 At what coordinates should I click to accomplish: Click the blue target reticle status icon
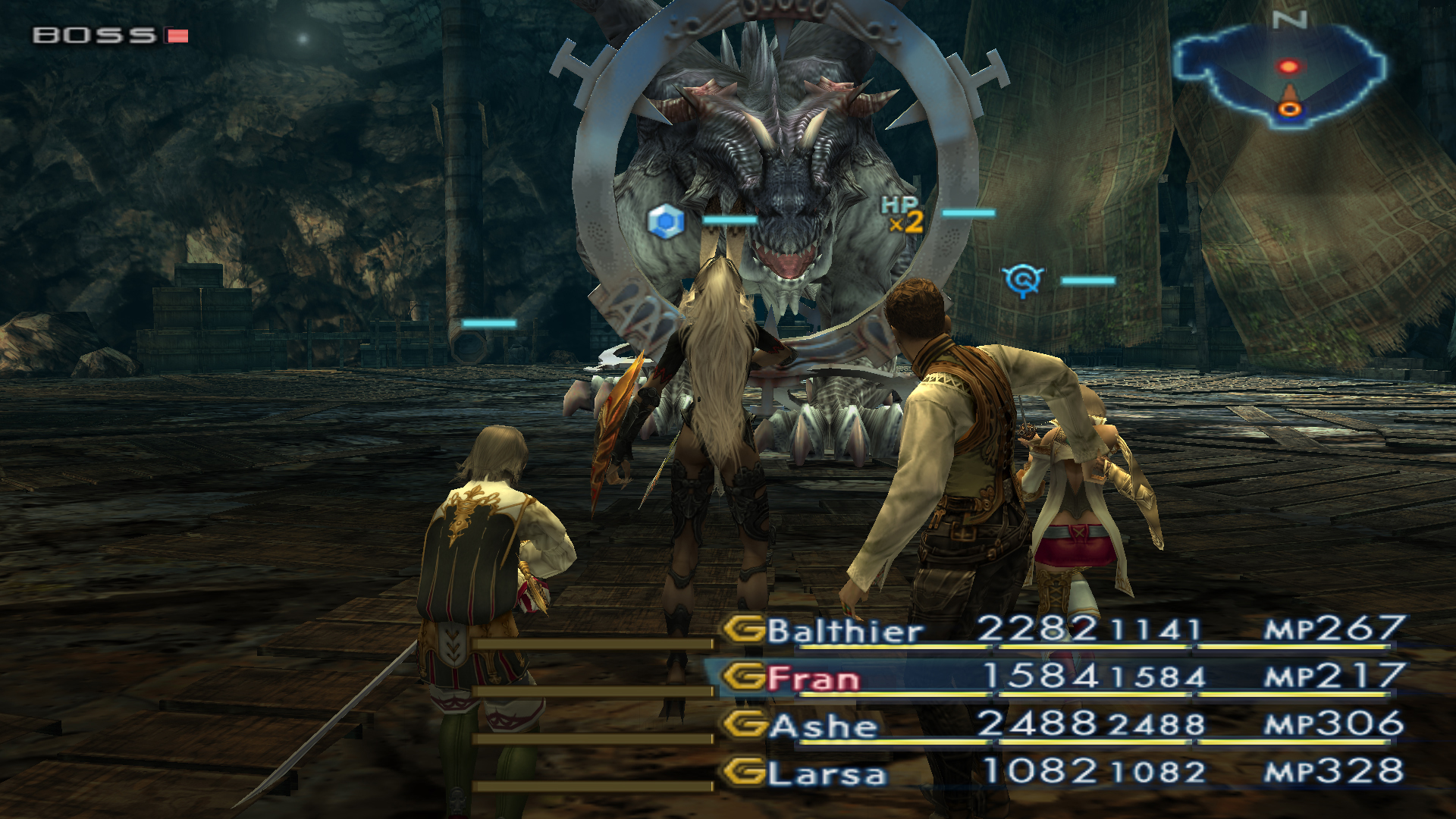(x=1023, y=281)
